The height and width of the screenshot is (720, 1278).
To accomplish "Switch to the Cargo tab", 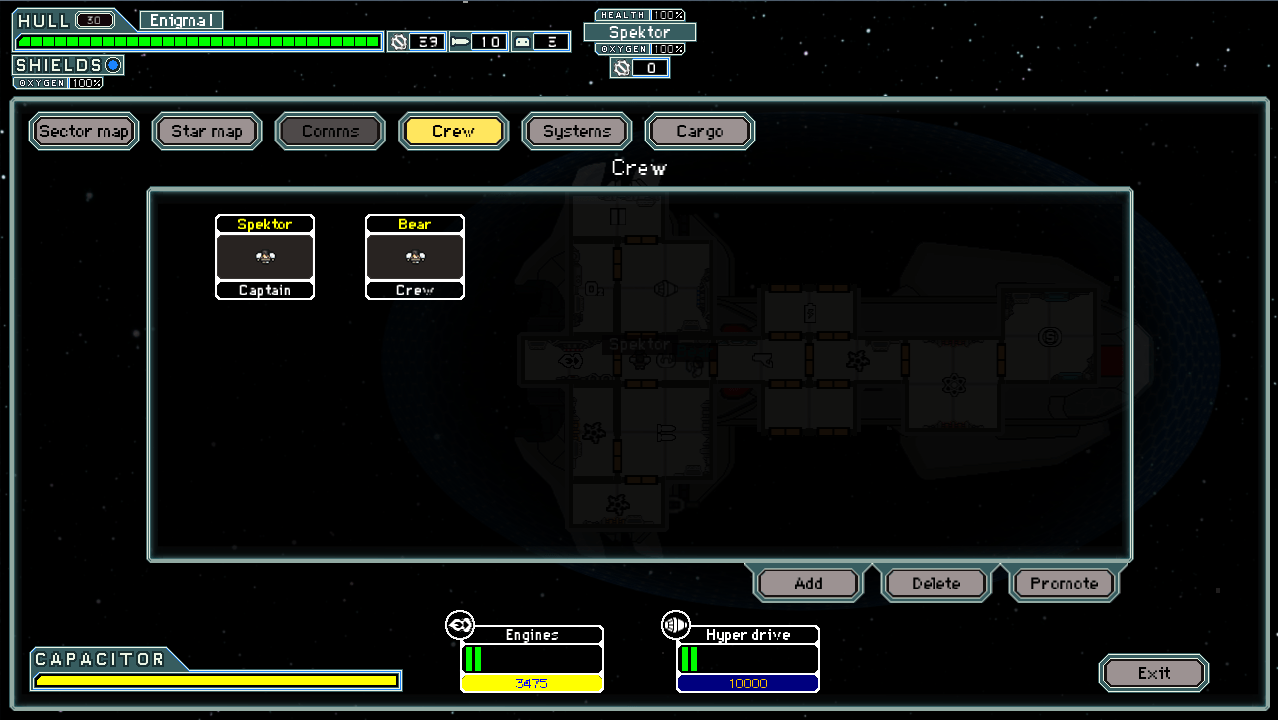I will pyautogui.click(x=700, y=131).
